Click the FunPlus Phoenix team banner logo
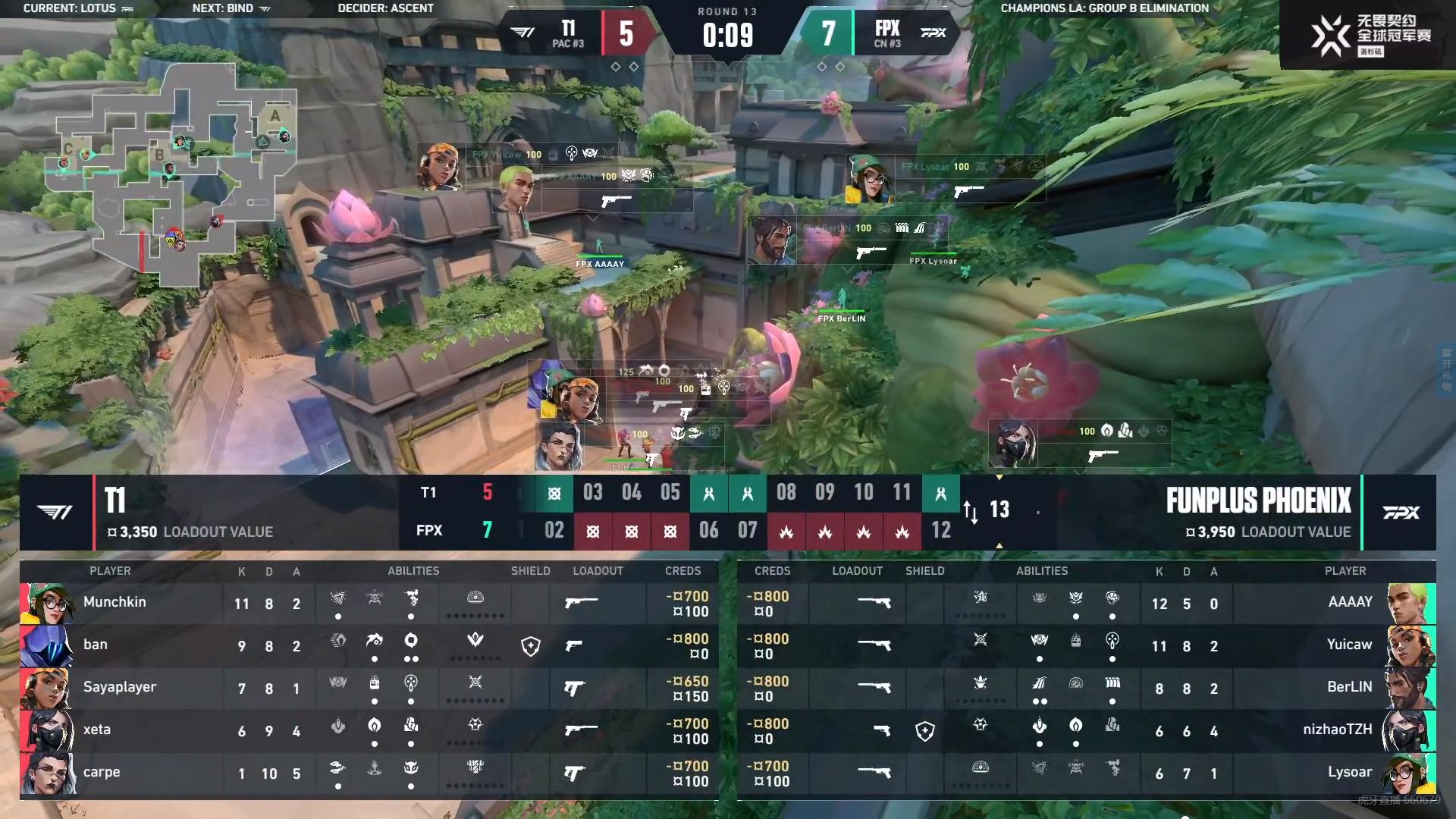Viewport: 1456px width, 819px height. (1401, 513)
